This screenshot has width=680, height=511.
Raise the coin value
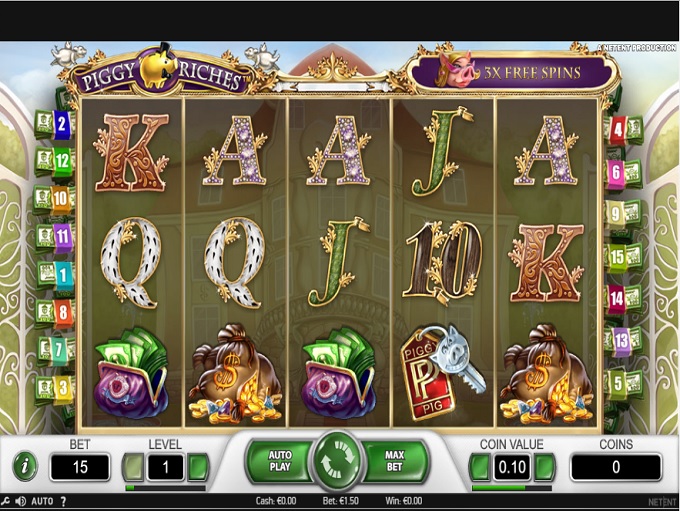click(545, 466)
